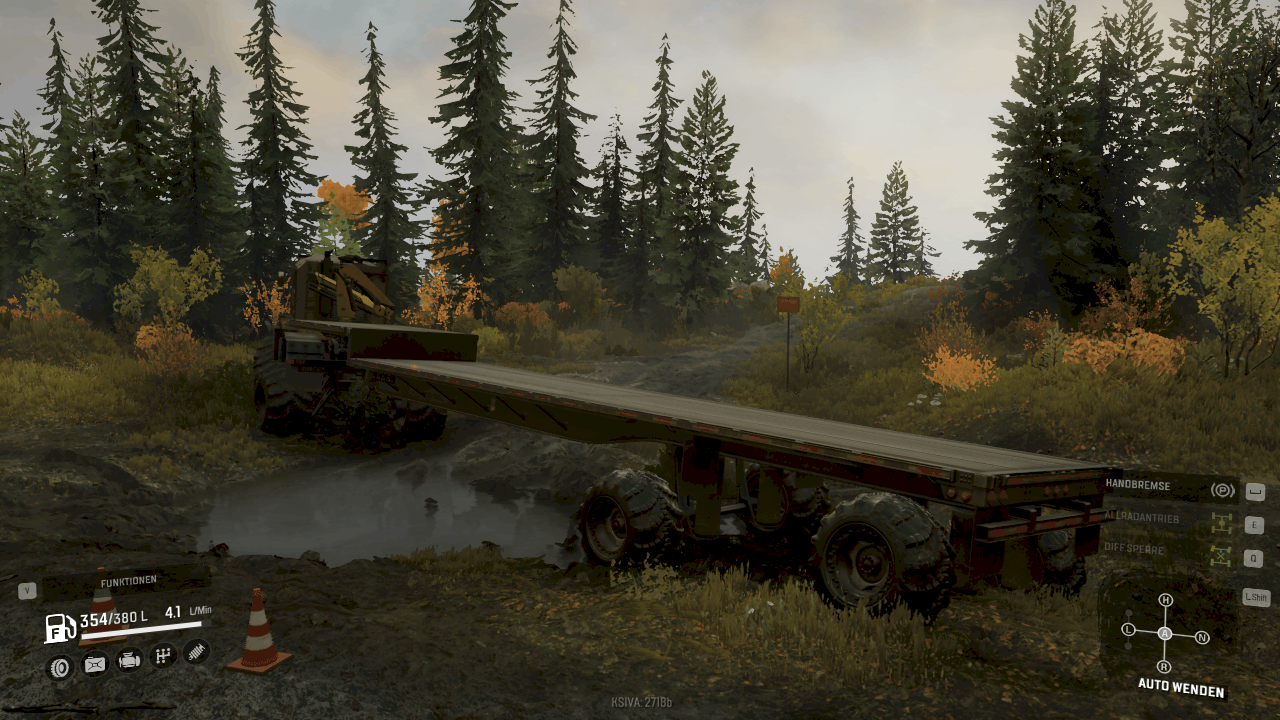Click the engine damage status icon
The width and height of the screenshot is (1280, 720).
129,660
